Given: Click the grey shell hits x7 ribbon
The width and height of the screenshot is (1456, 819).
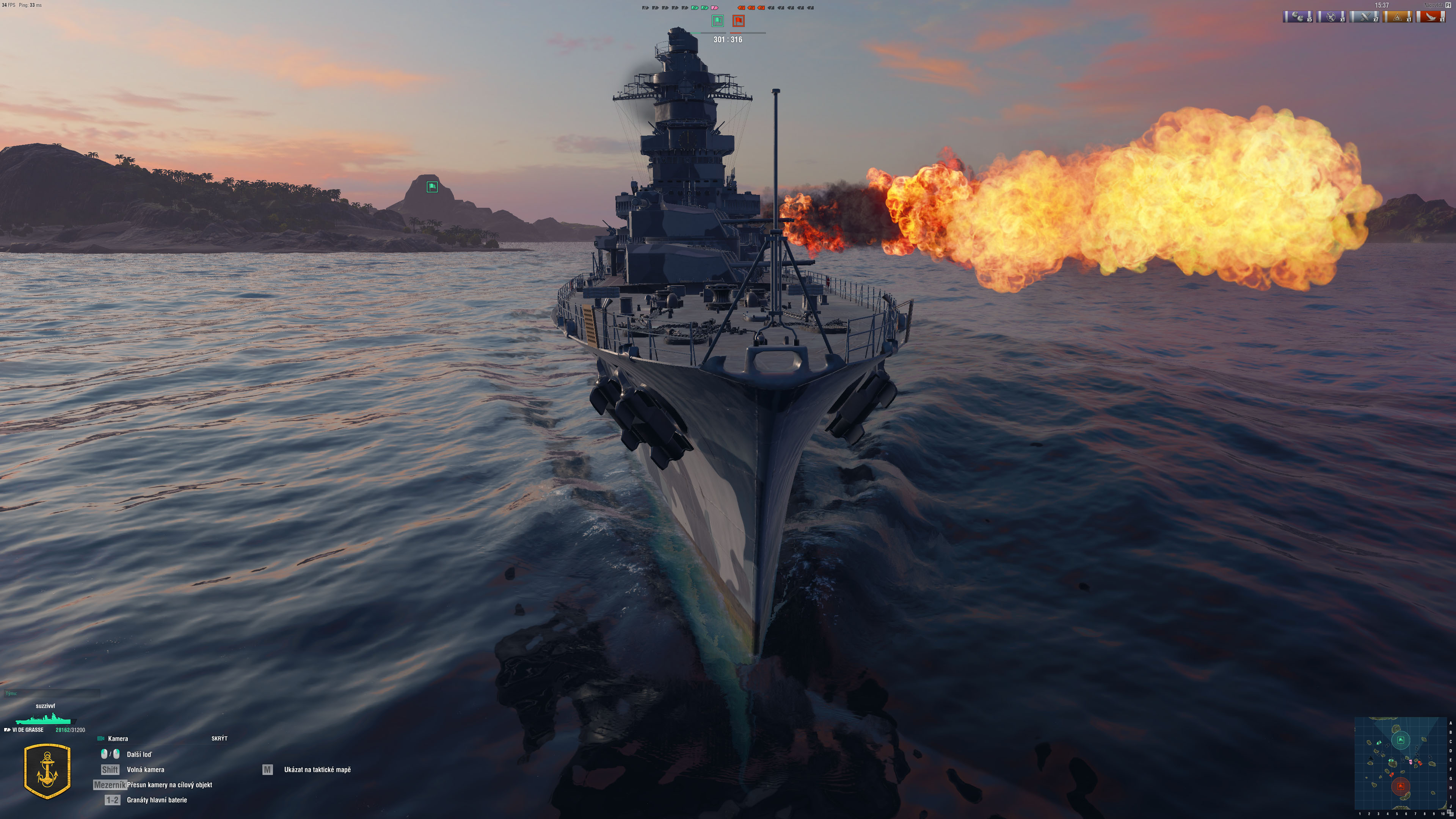Looking at the screenshot, I should pos(1365,17).
